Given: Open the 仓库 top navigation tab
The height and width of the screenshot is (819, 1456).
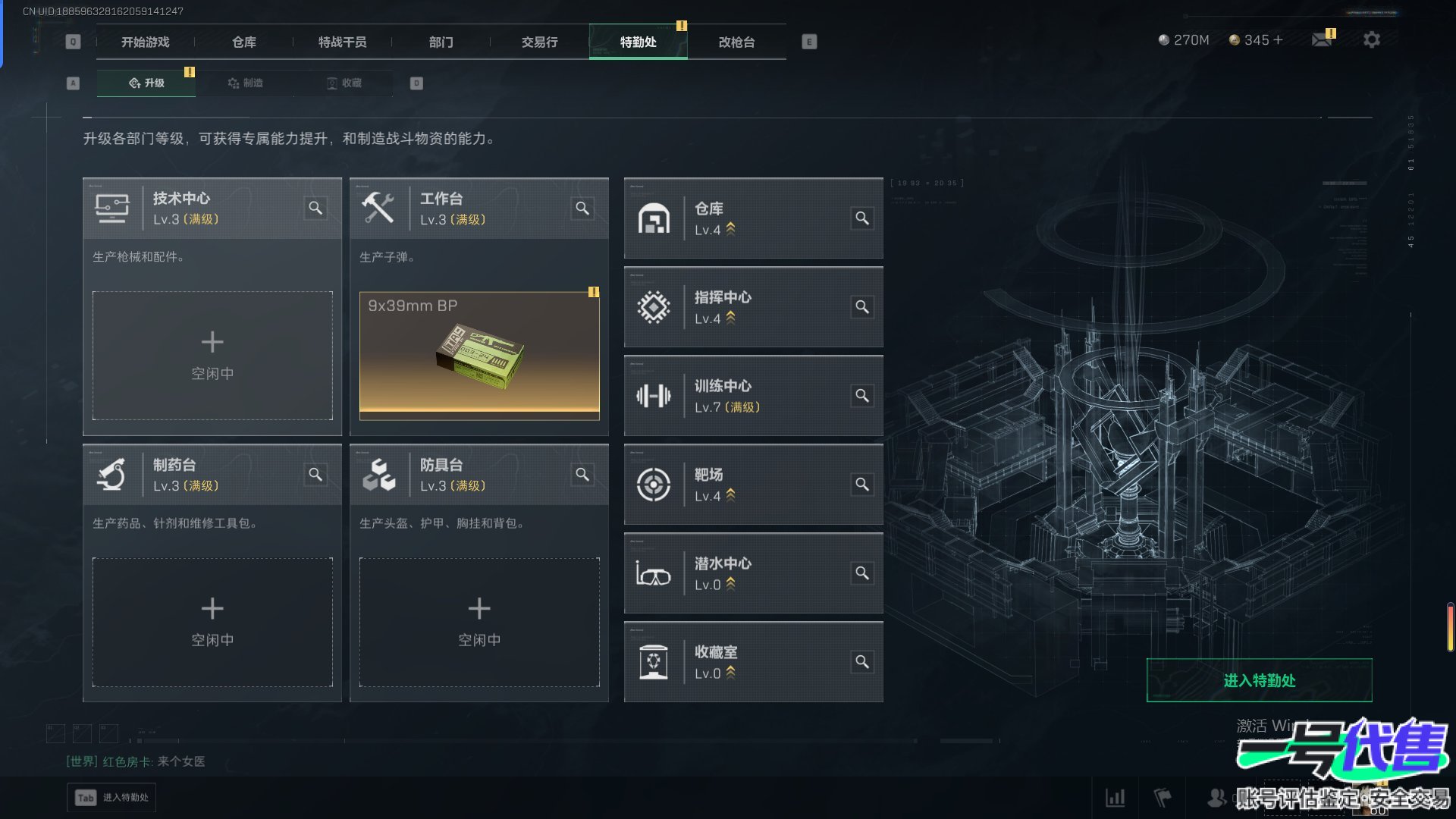Looking at the screenshot, I should pos(243,42).
